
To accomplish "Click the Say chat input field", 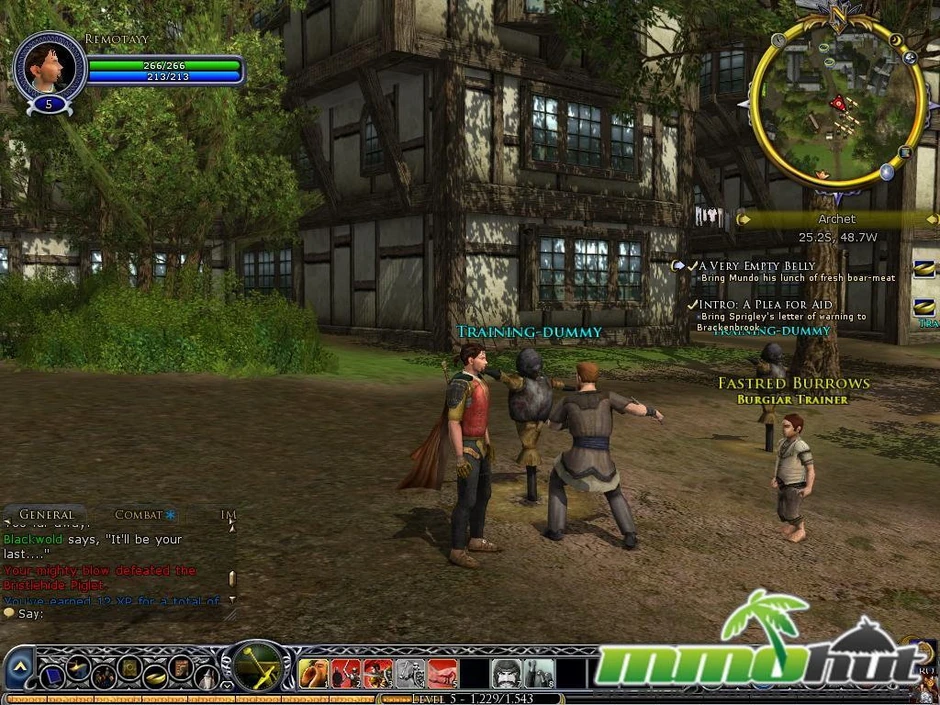I will point(120,613).
